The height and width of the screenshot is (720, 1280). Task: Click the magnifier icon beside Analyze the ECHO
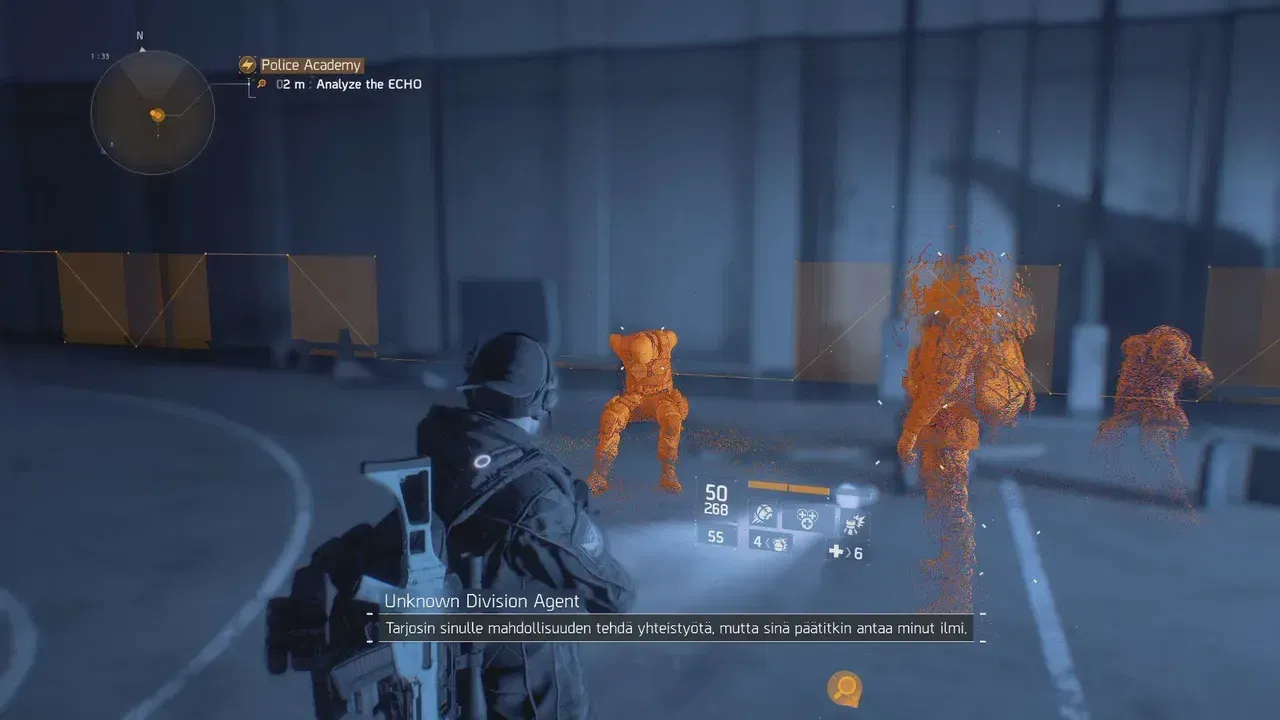tap(264, 84)
